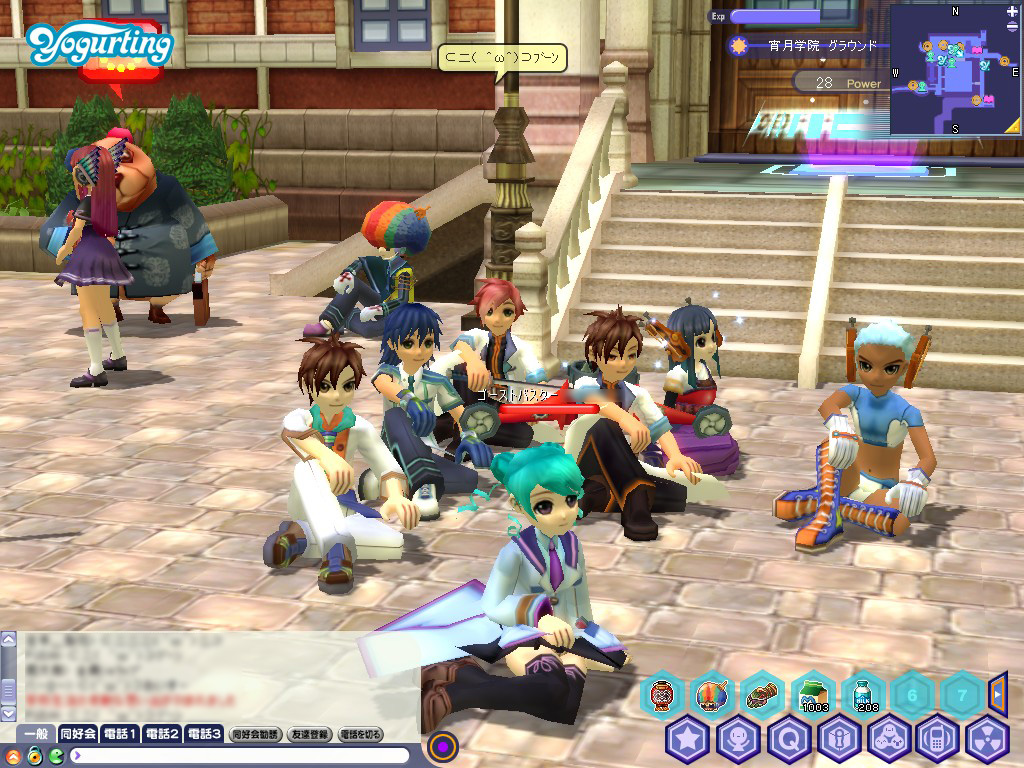
Task: Use the milk bottle hotbar item
Action: pos(862,693)
